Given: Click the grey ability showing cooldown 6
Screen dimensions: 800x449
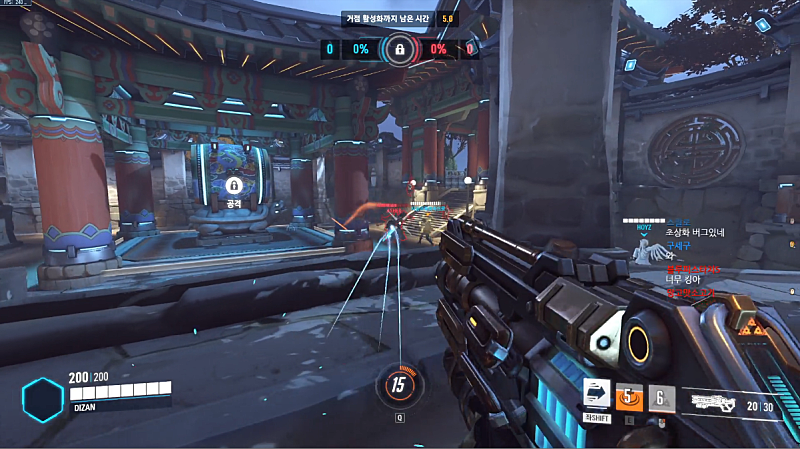Looking at the screenshot, I should 660,398.
